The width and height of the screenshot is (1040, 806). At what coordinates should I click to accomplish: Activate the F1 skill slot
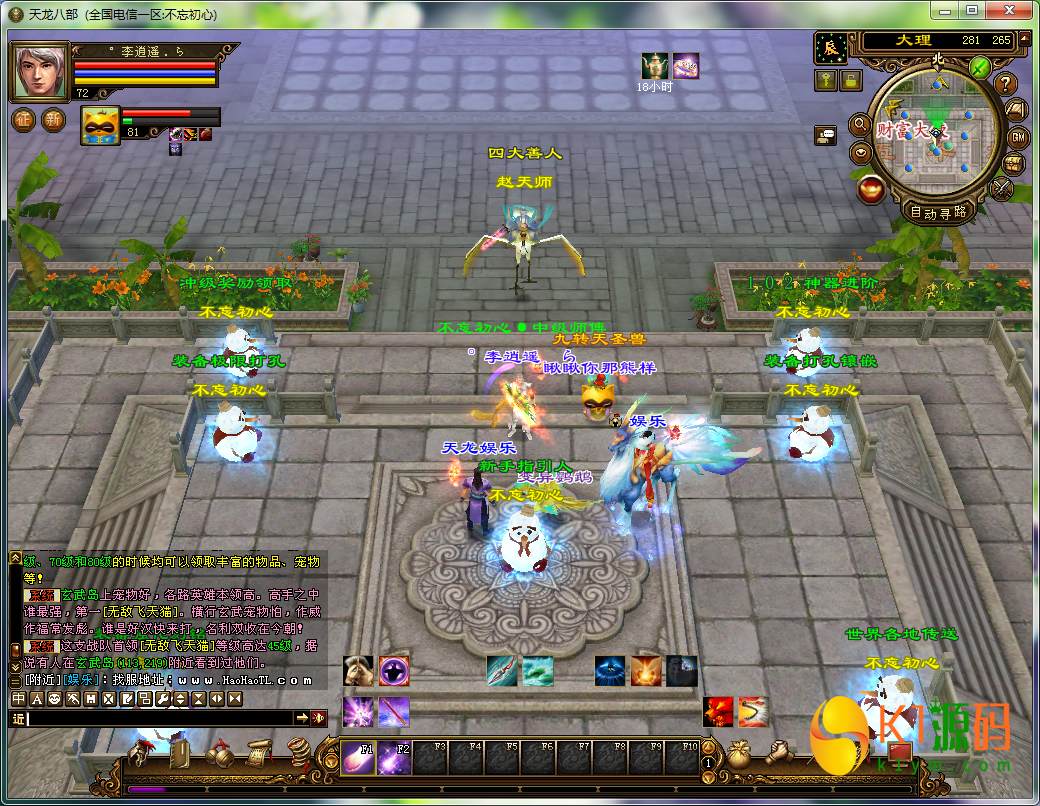[x=358, y=757]
